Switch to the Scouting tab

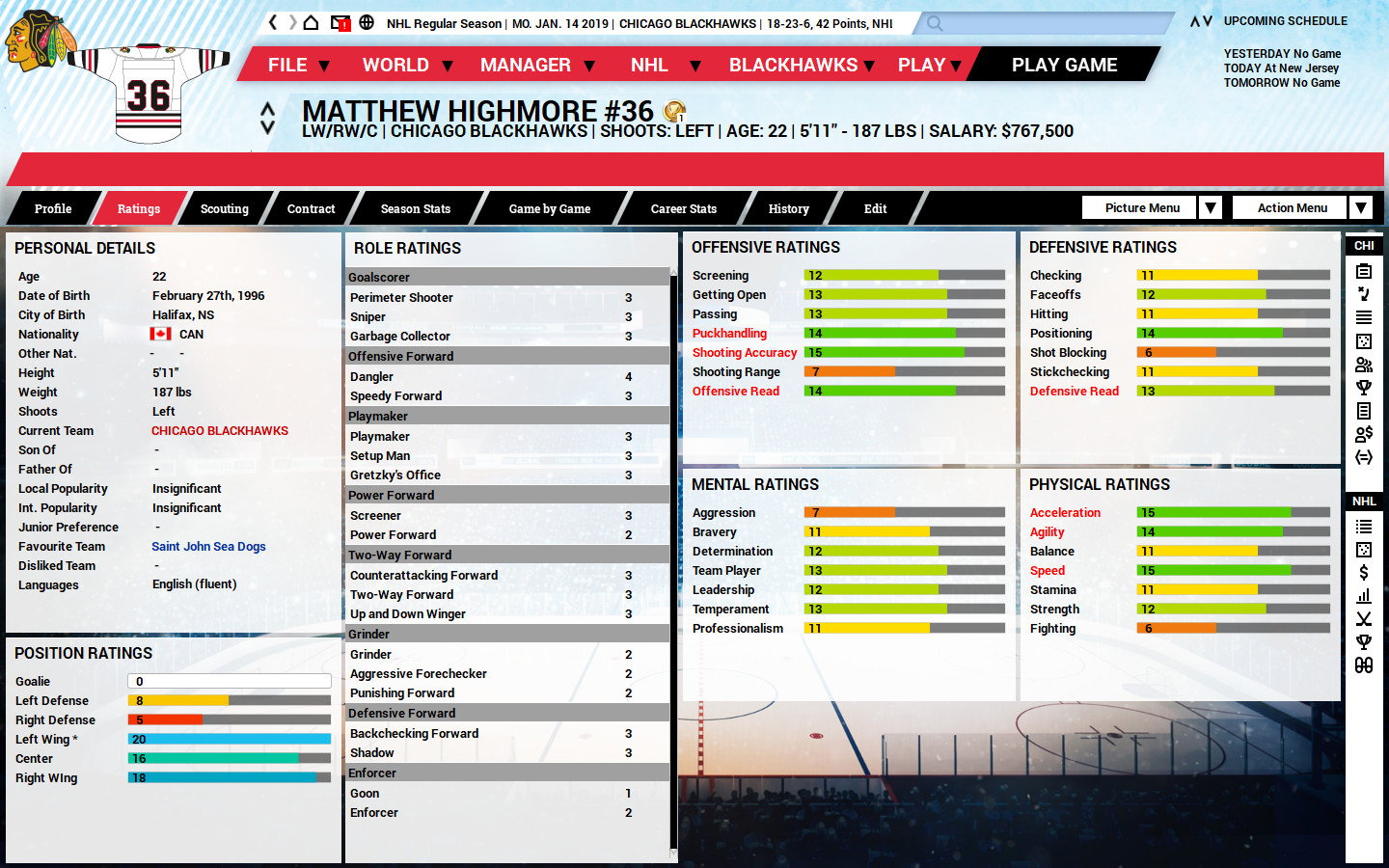(x=224, y=208)
